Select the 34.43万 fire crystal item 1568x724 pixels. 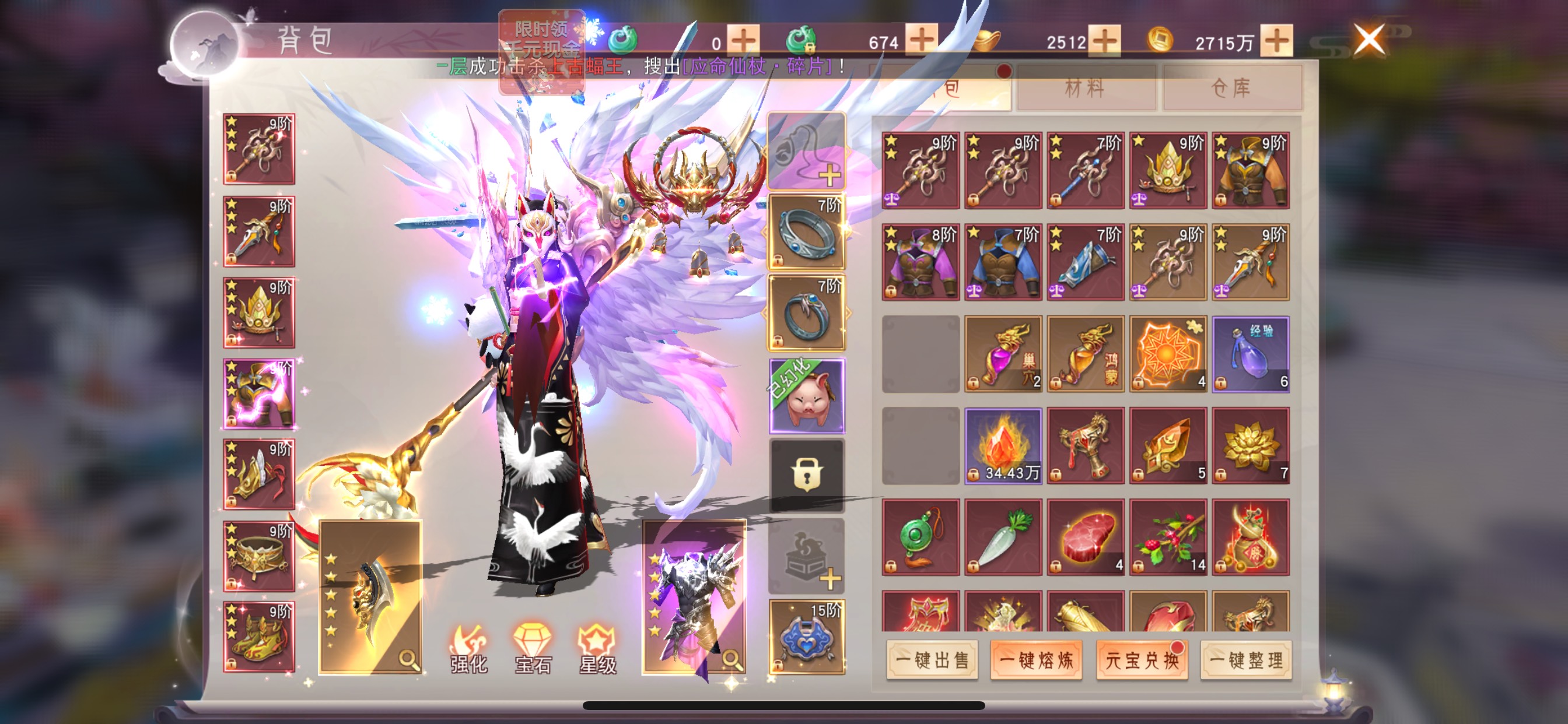pos(1003,446)
